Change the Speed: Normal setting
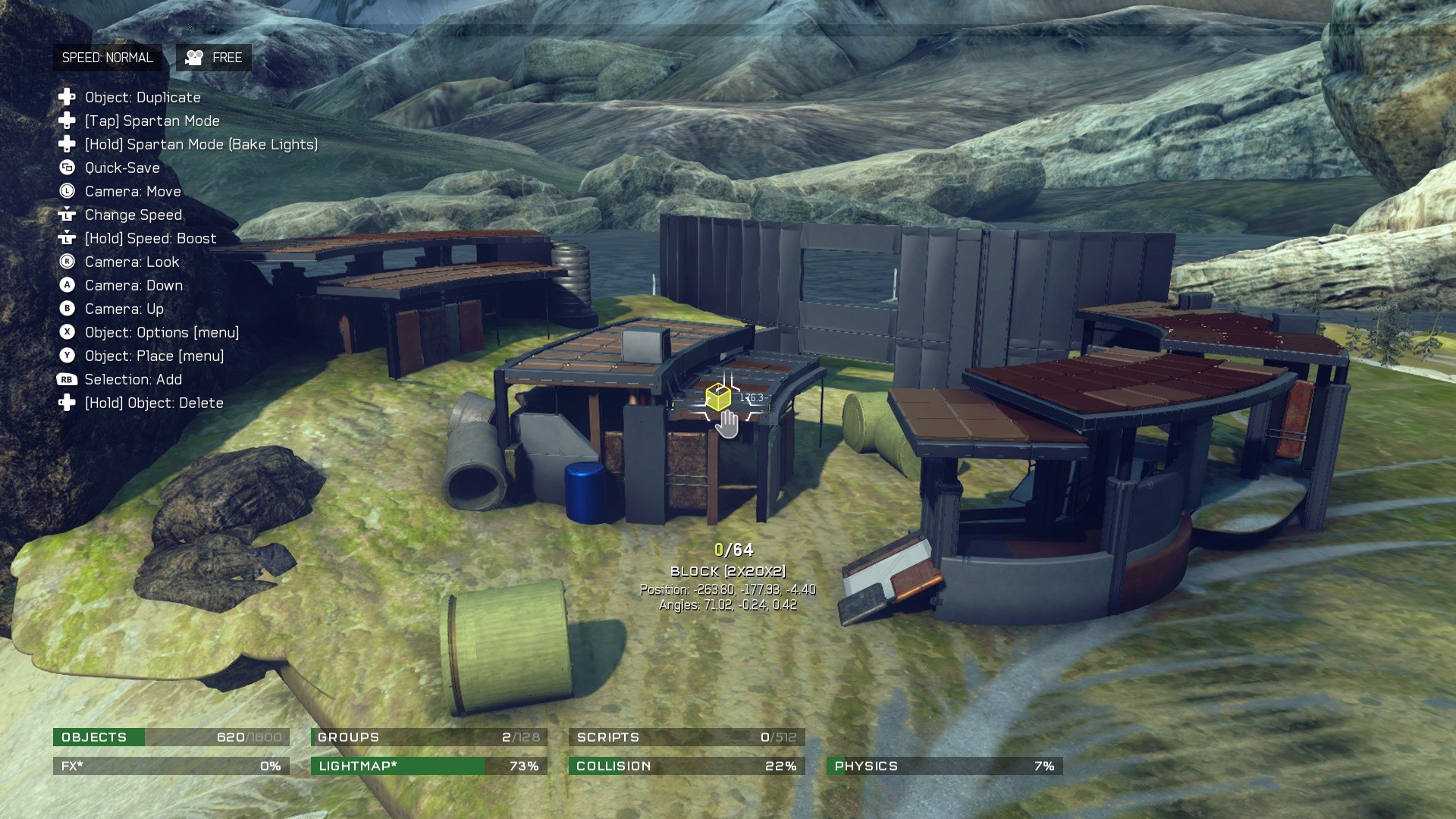 [107, 58]
